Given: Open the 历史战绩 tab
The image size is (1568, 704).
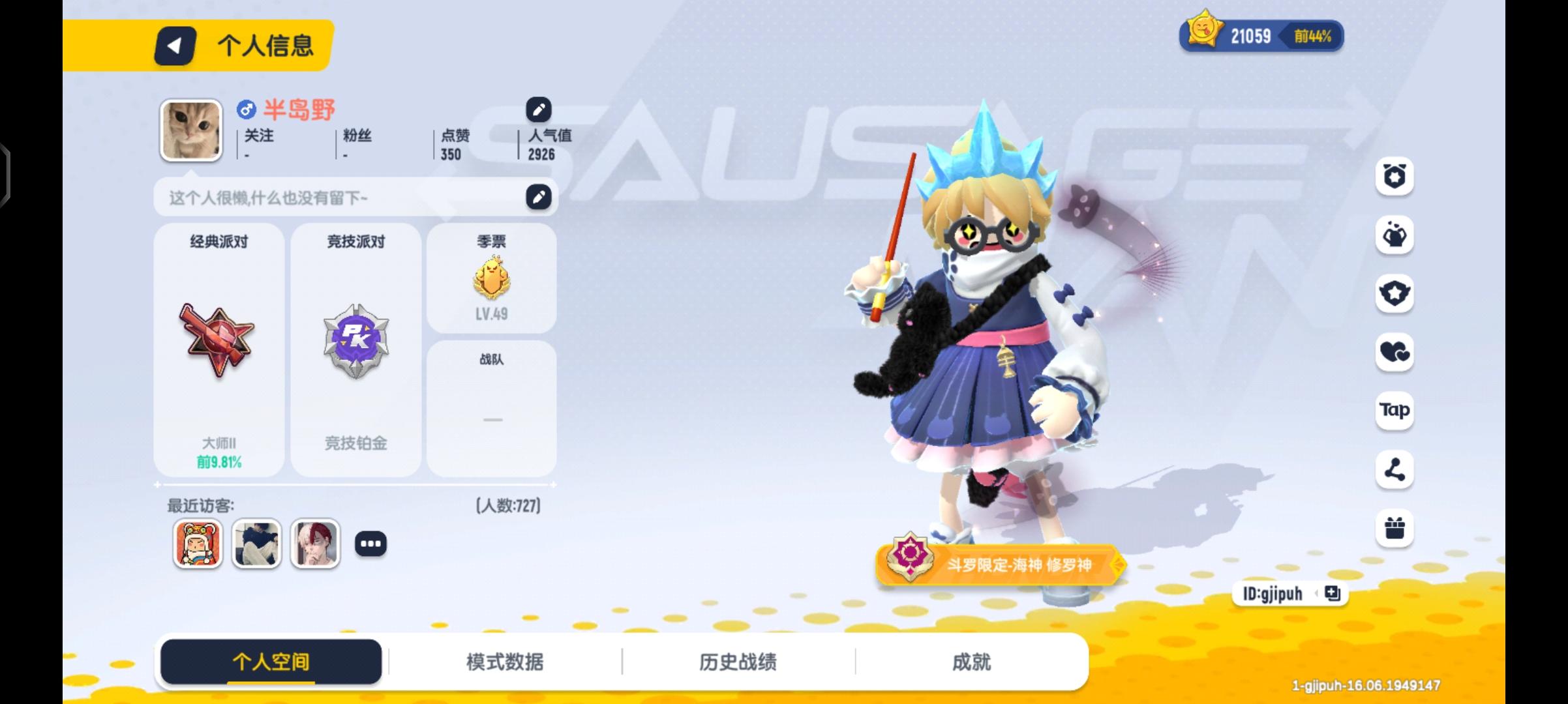Looking at the screenshot, I should point(737,661).
